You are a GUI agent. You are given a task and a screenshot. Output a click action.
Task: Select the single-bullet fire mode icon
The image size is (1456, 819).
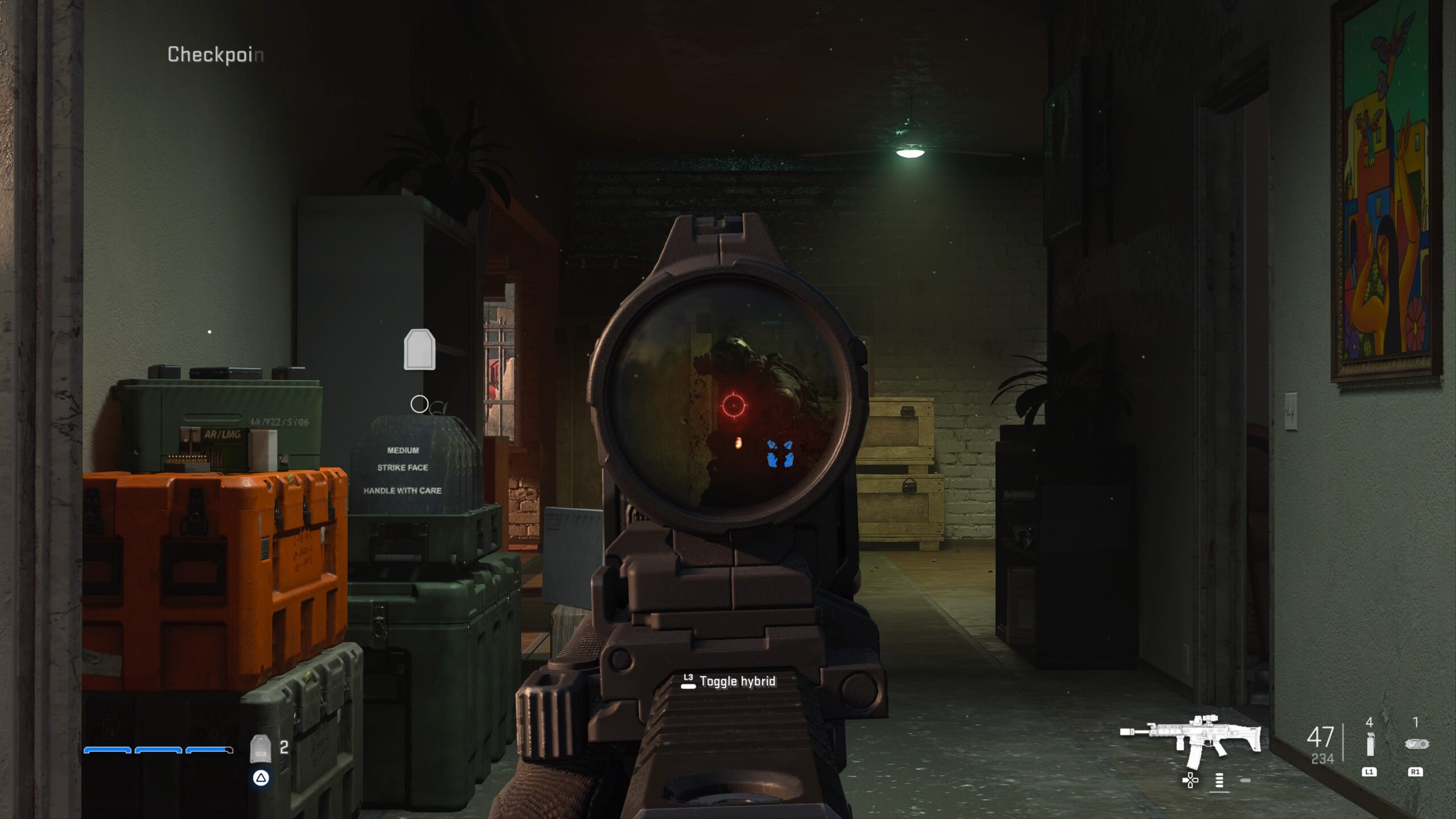click(x=1245, y=780)
